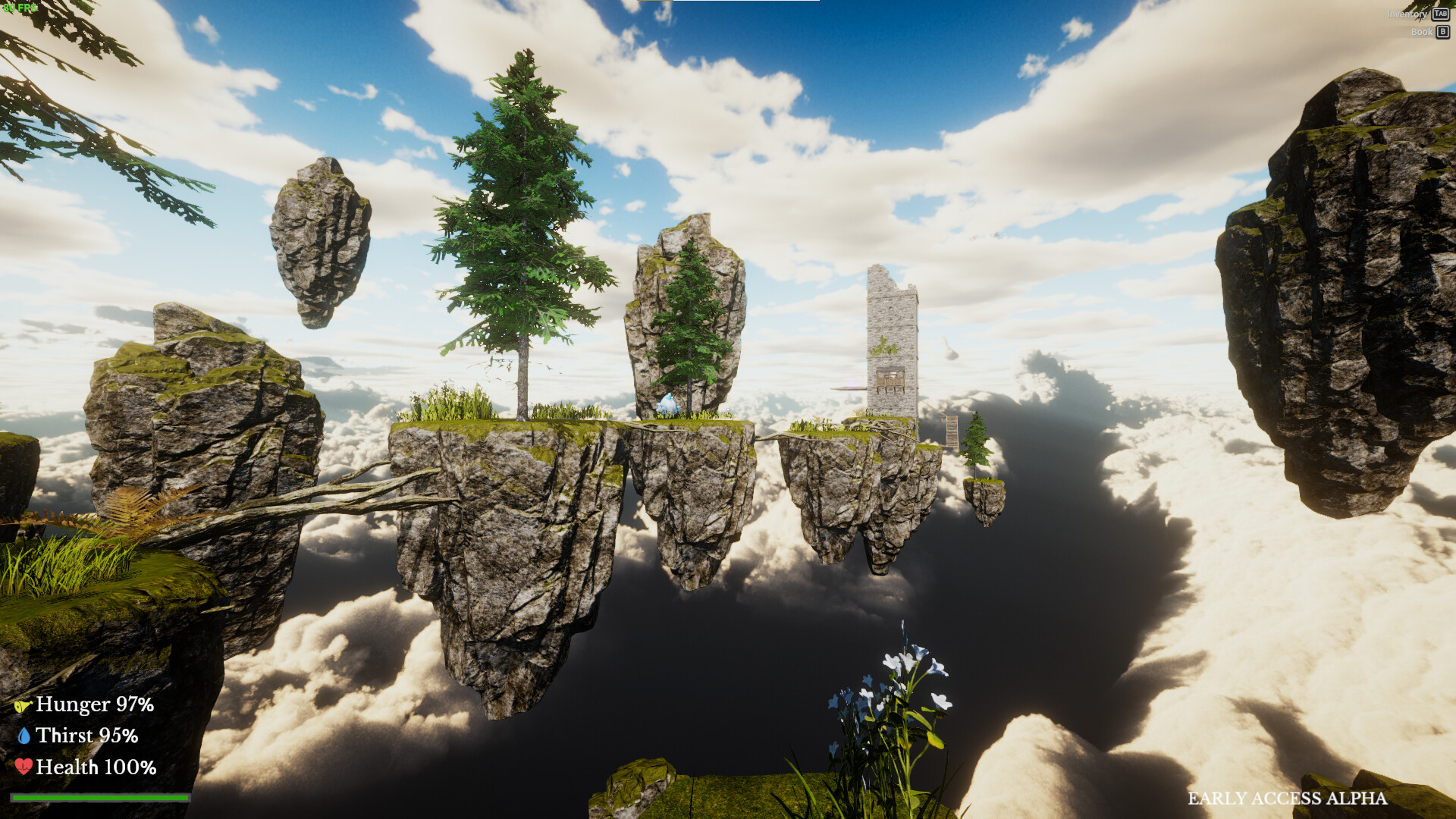This screenshot has height=819, width=1456.
Task: Click the blue thirst droplet icon
Action: (24, 736)
